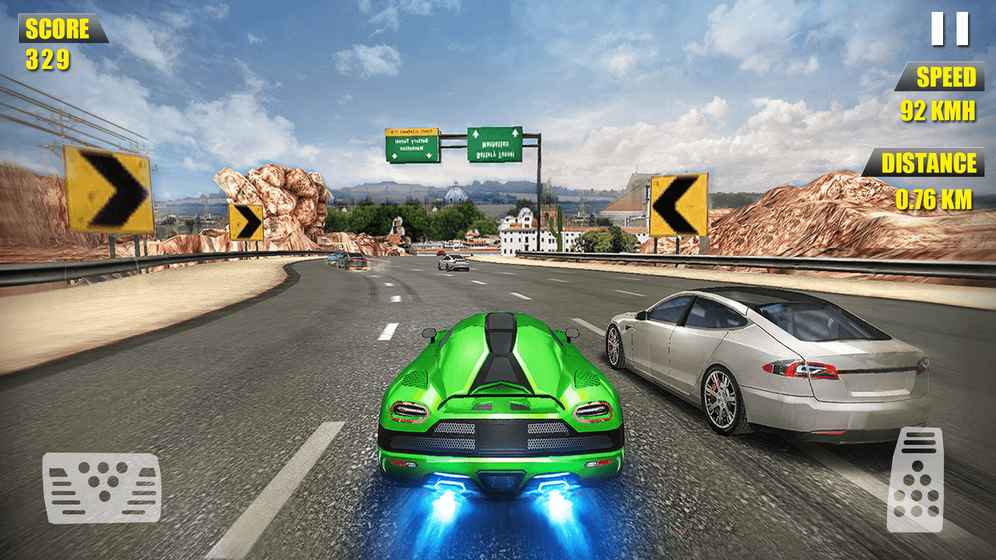This screenshot has height=560, width=996.
Task: Pause the race with the pause button
Action: (950, 29)
